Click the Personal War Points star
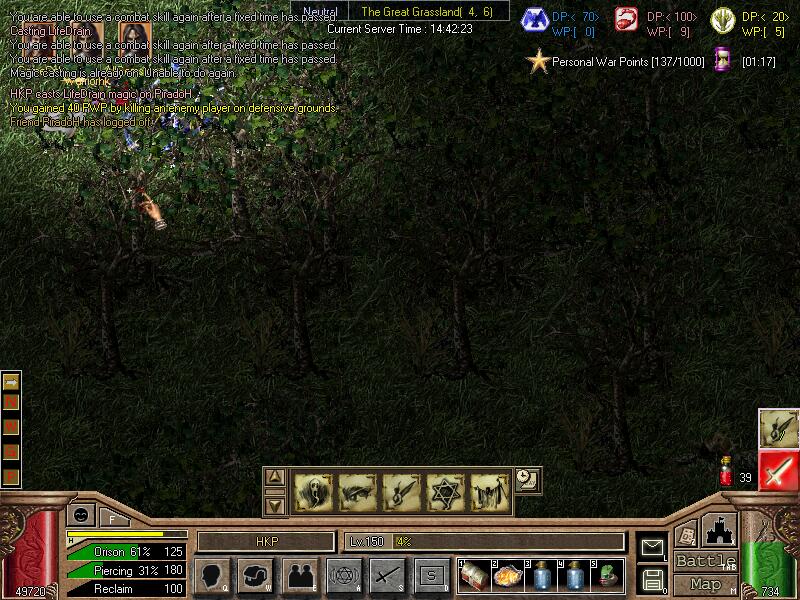Viewport: 800px width, 600px height. (x=539, y=62)
